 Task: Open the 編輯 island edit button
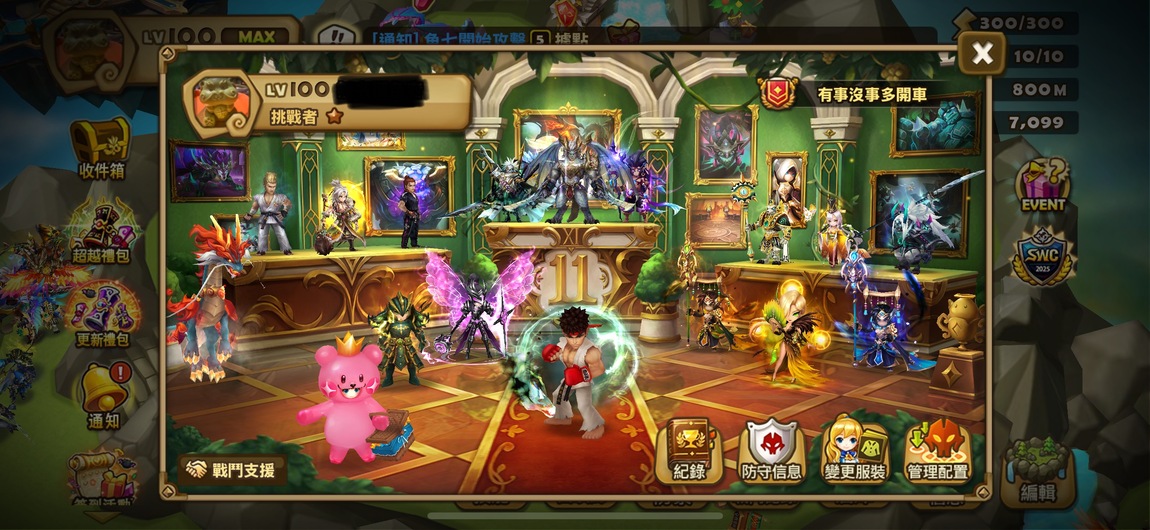coord(1038,470)
